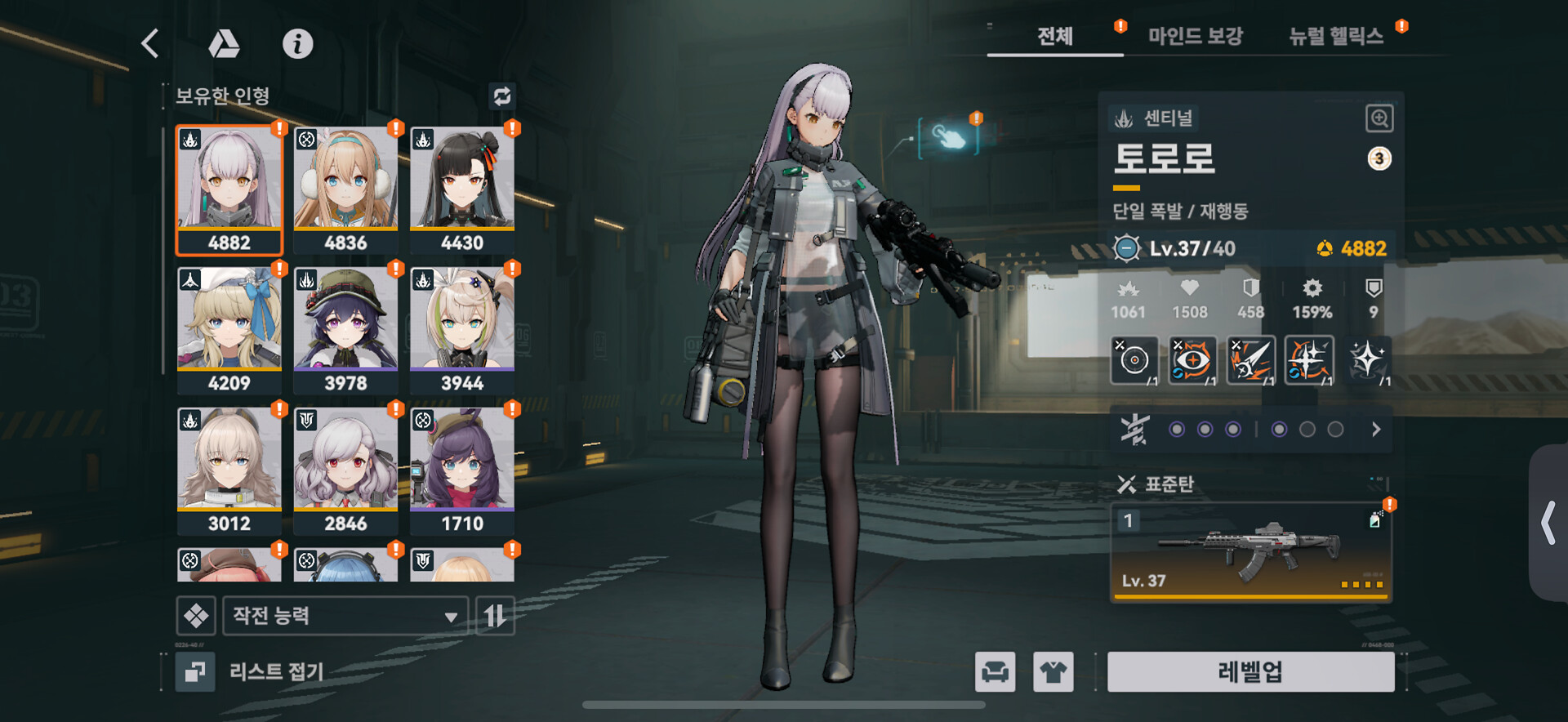Open the Lv. 37 weapon slot
The width and height of the screenshot is (1568, 722).
pyautogui.click(x=1250, y=551)
